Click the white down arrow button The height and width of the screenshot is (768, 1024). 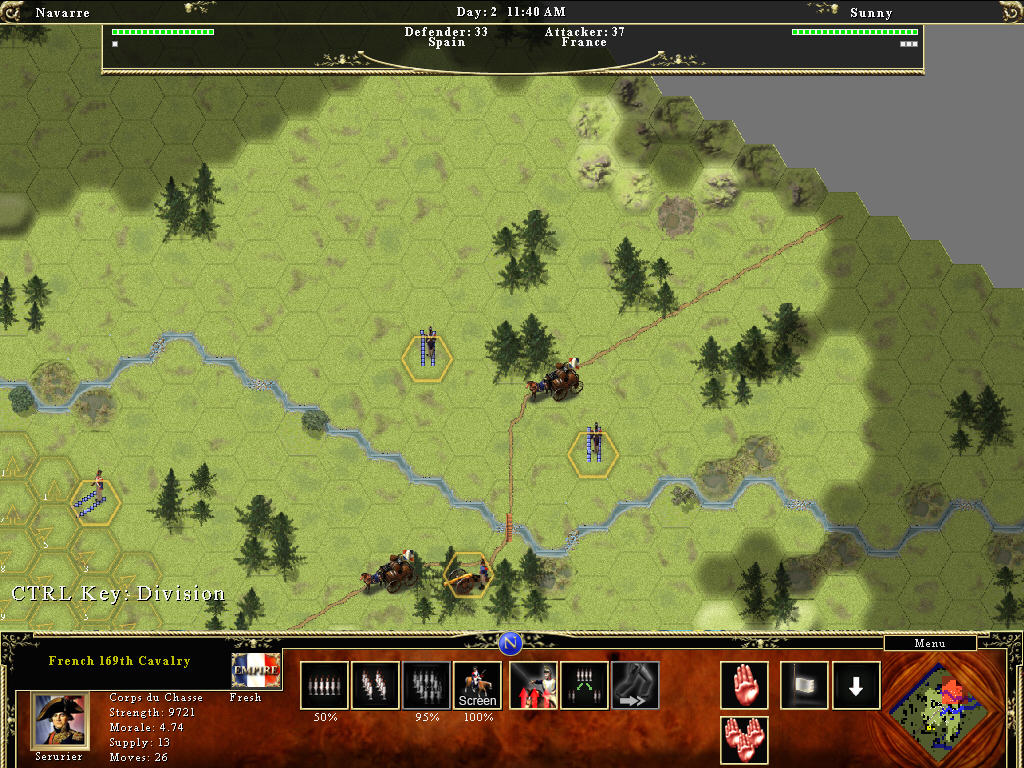pyautogui.click(x=856, y=685)
